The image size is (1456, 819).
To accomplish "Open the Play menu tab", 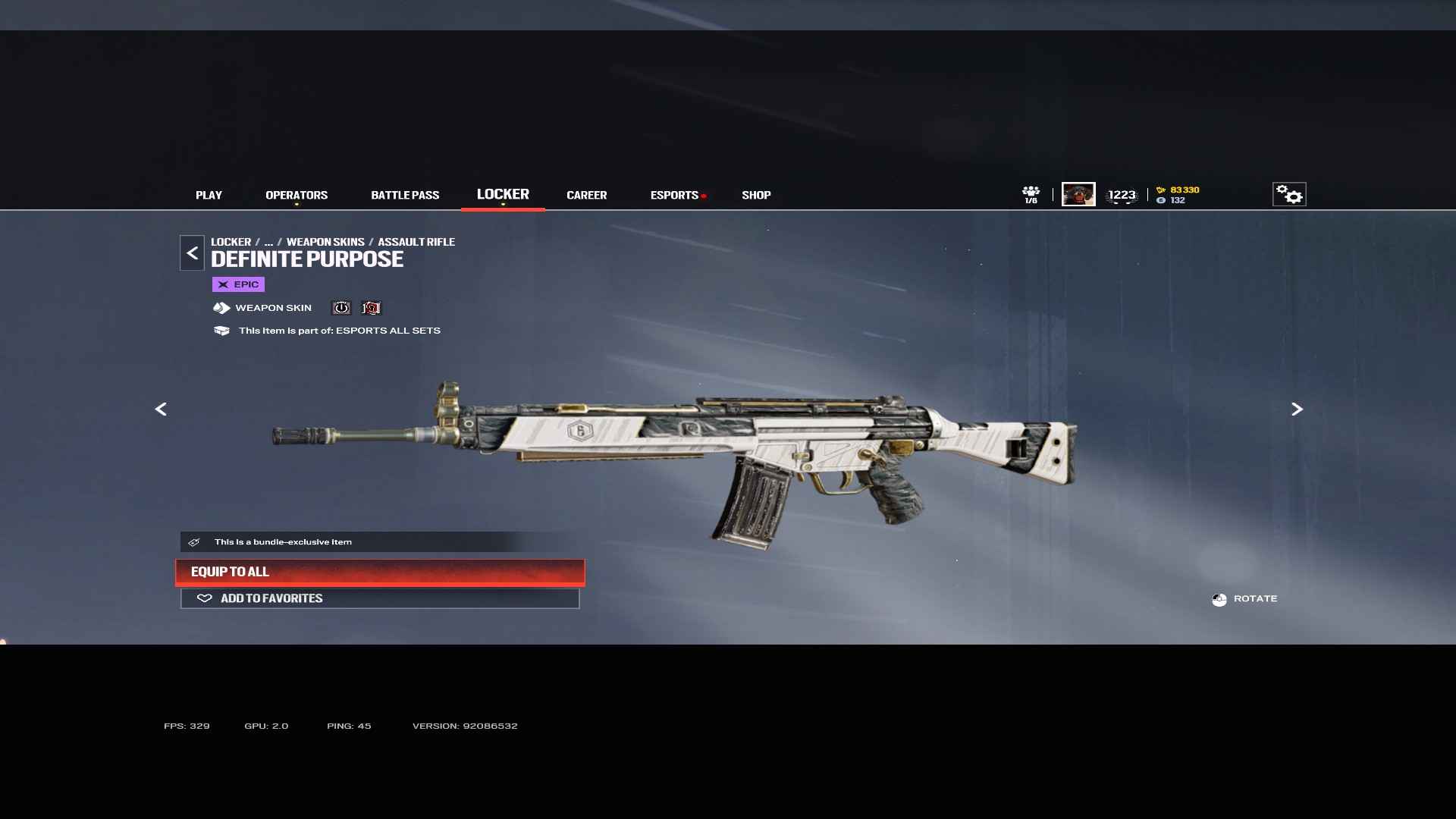I will pyautogui.click(x=209, y=195).
